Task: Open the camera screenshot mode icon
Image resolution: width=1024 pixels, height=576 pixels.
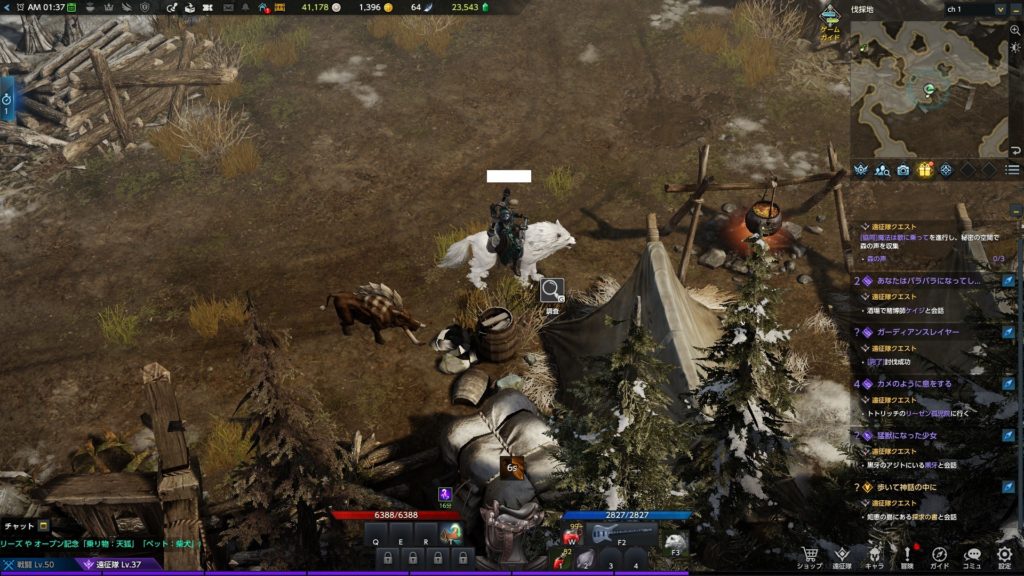Action: pyautogui.click(x=903, y=170)
